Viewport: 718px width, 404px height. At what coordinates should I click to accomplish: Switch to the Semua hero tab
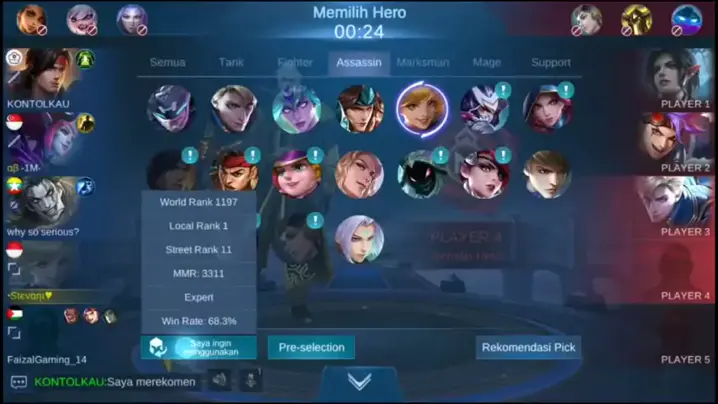click(167, 63)
